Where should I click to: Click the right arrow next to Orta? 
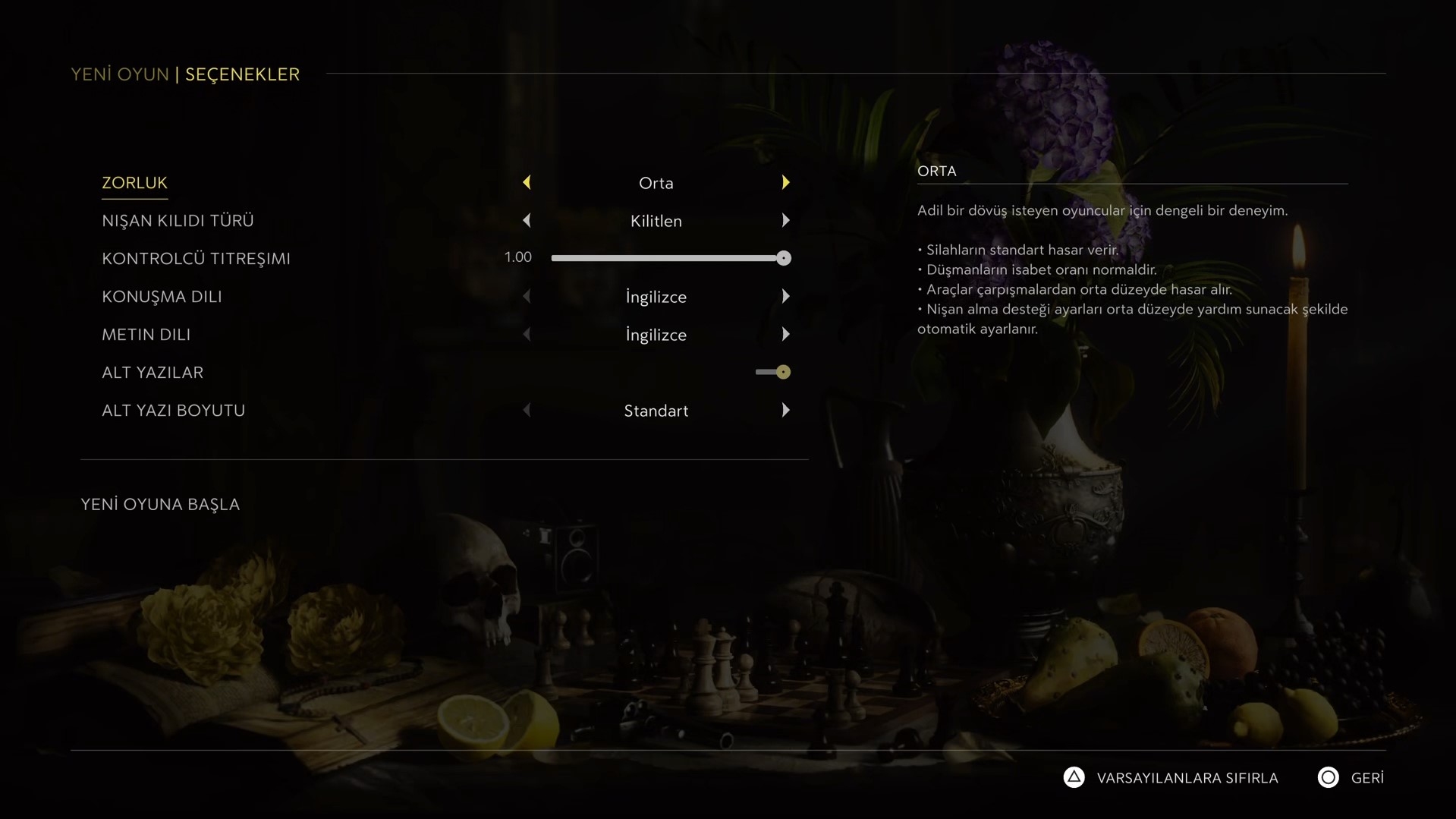[785, 183]
